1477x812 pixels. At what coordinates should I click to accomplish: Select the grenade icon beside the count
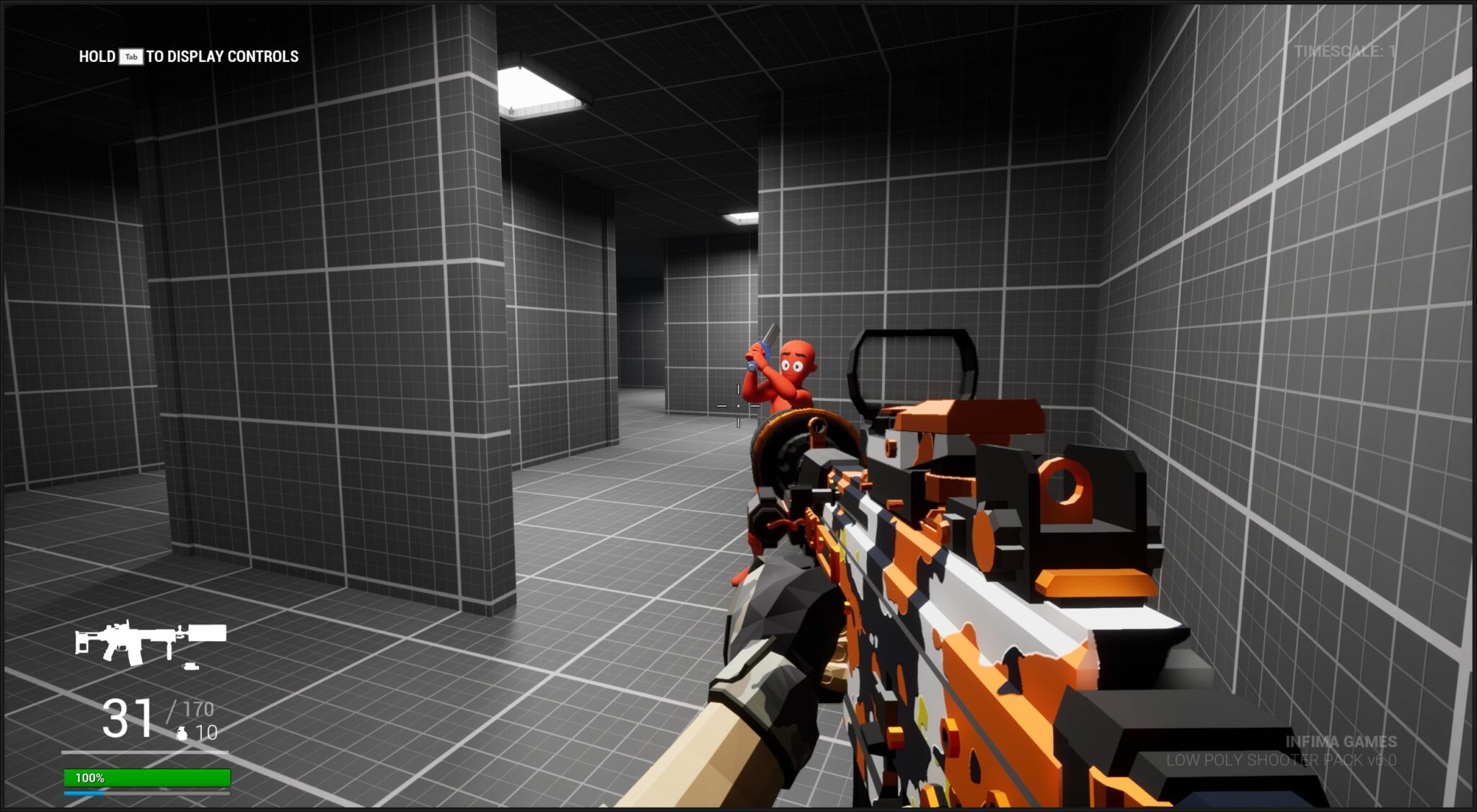182,733
